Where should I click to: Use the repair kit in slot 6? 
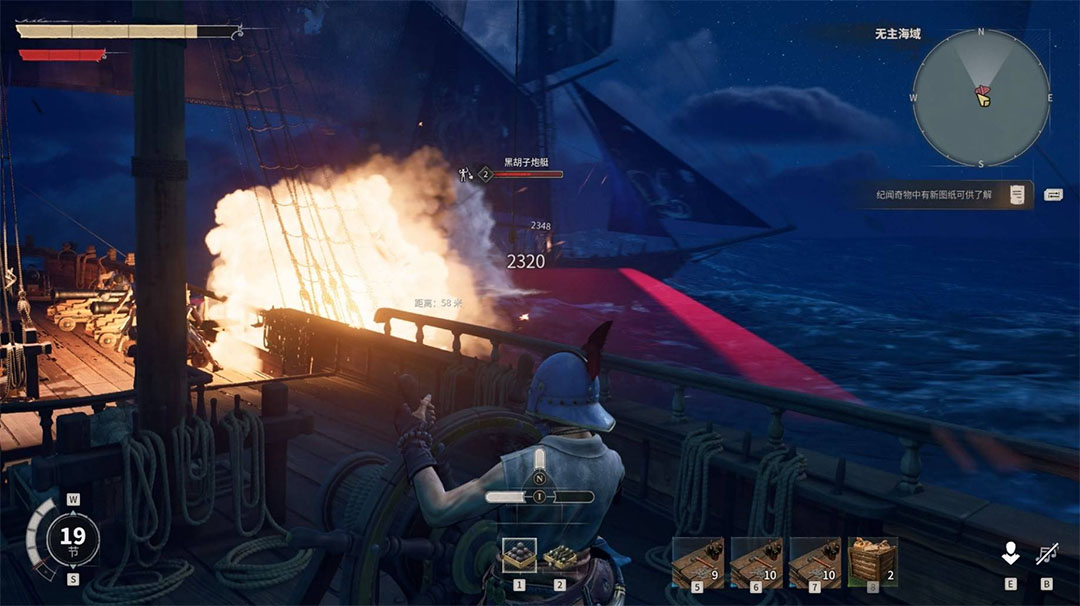pos(756,561)
